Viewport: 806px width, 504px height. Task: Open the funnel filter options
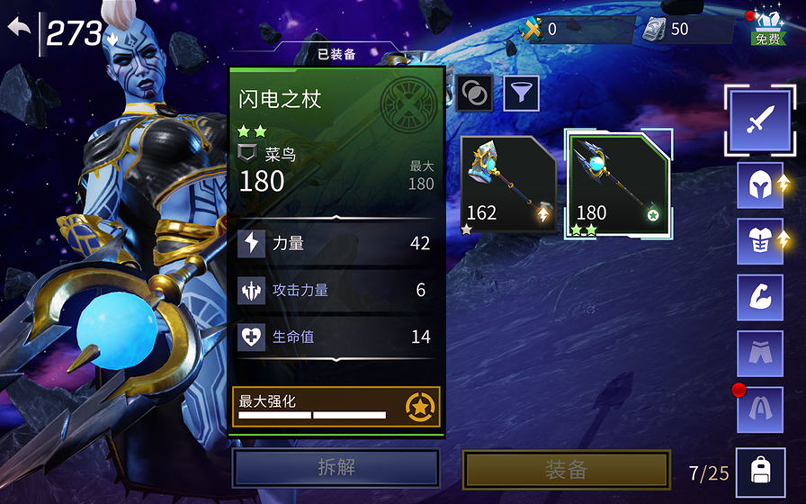point(521,93)
